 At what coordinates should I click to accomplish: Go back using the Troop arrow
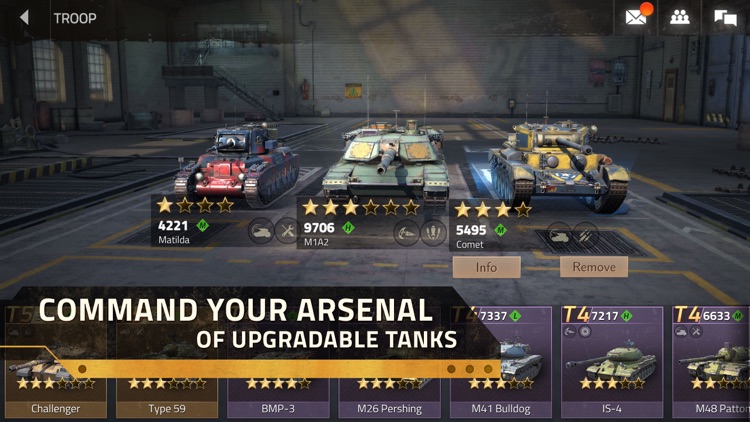pyautogui.click(x=25, y=18)
